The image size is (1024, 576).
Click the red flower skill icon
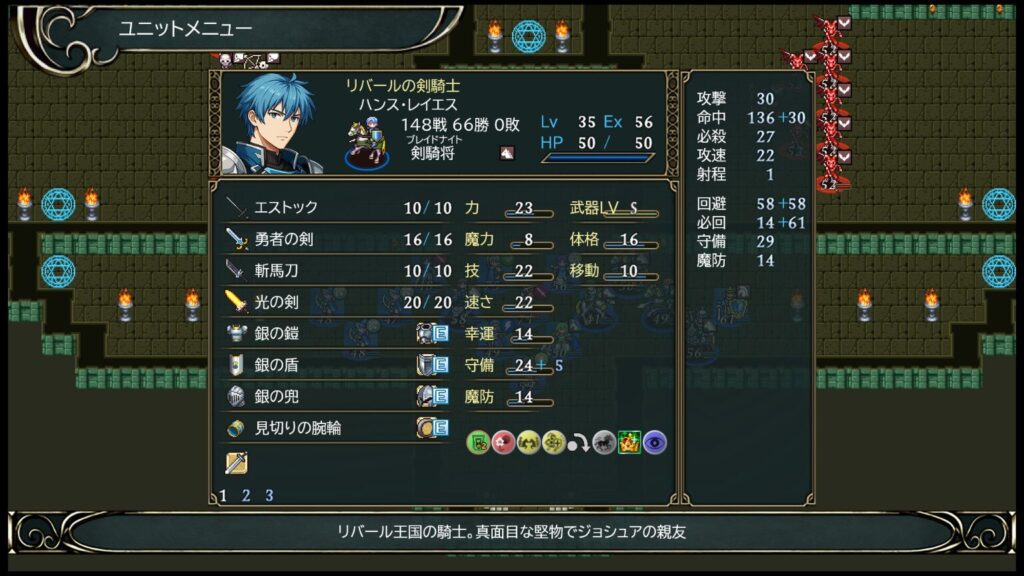click(x=504, y=442)
